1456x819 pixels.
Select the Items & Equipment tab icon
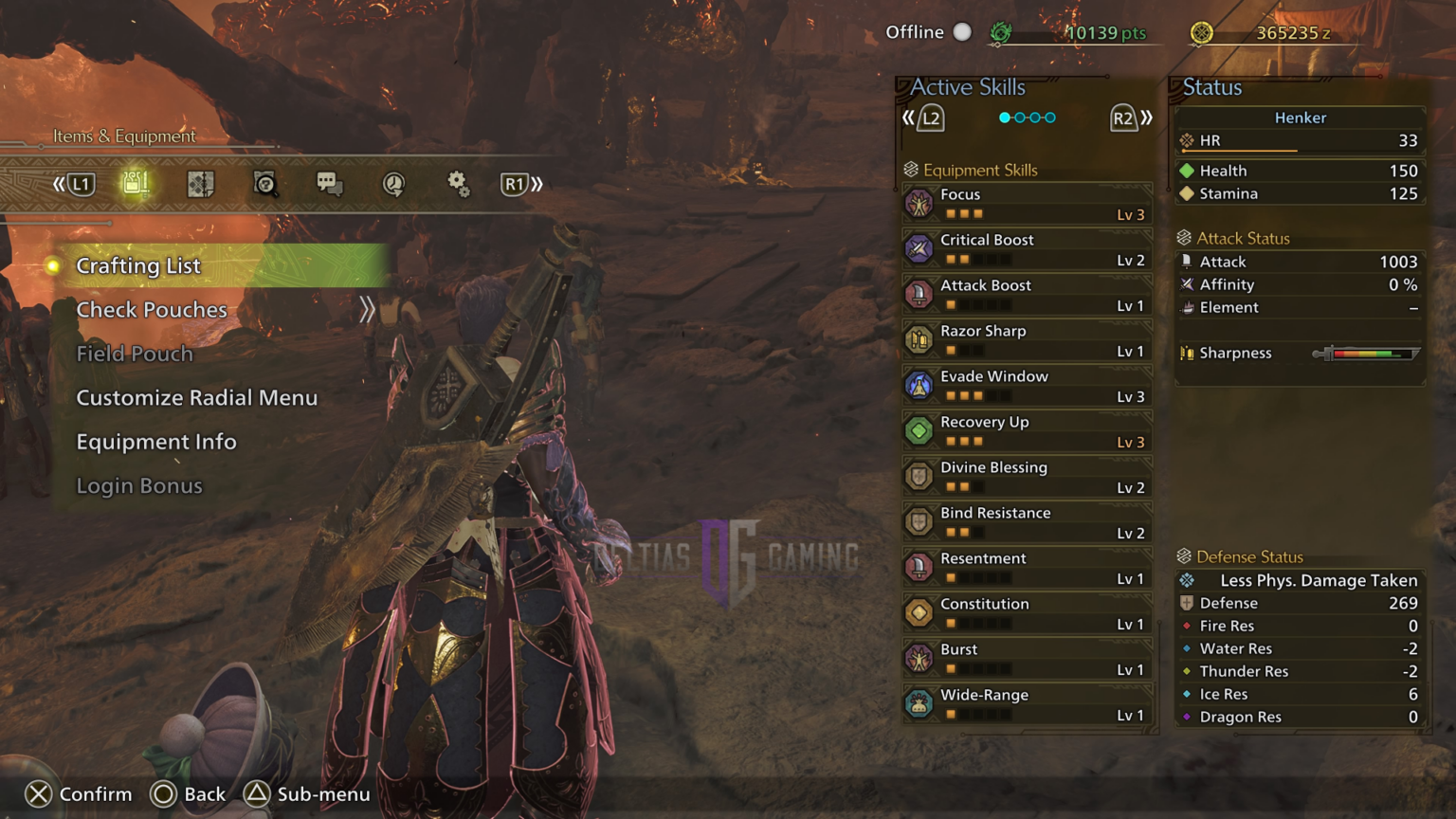pos(136,184)
